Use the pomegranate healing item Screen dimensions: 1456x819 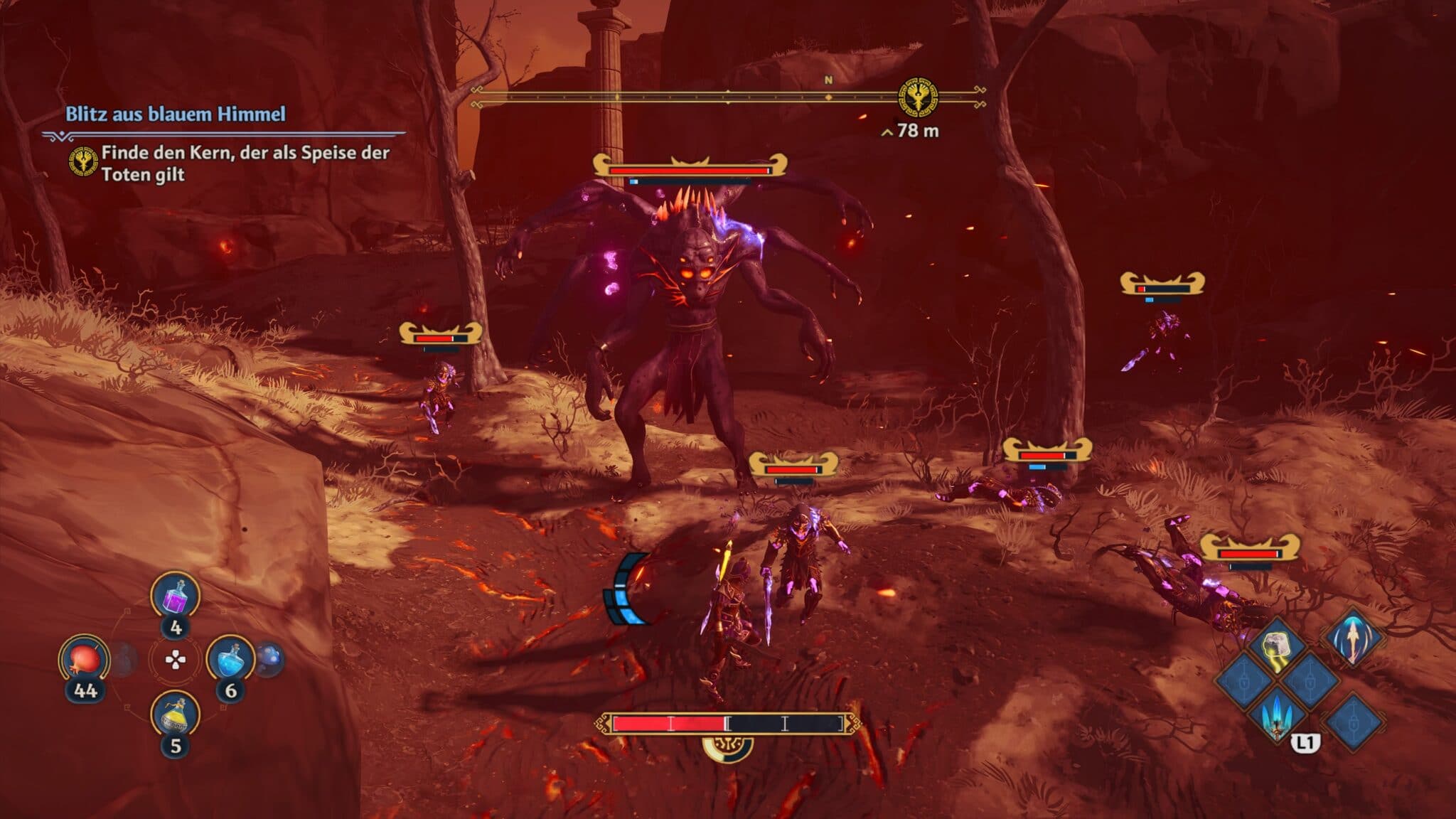(84, 660)
